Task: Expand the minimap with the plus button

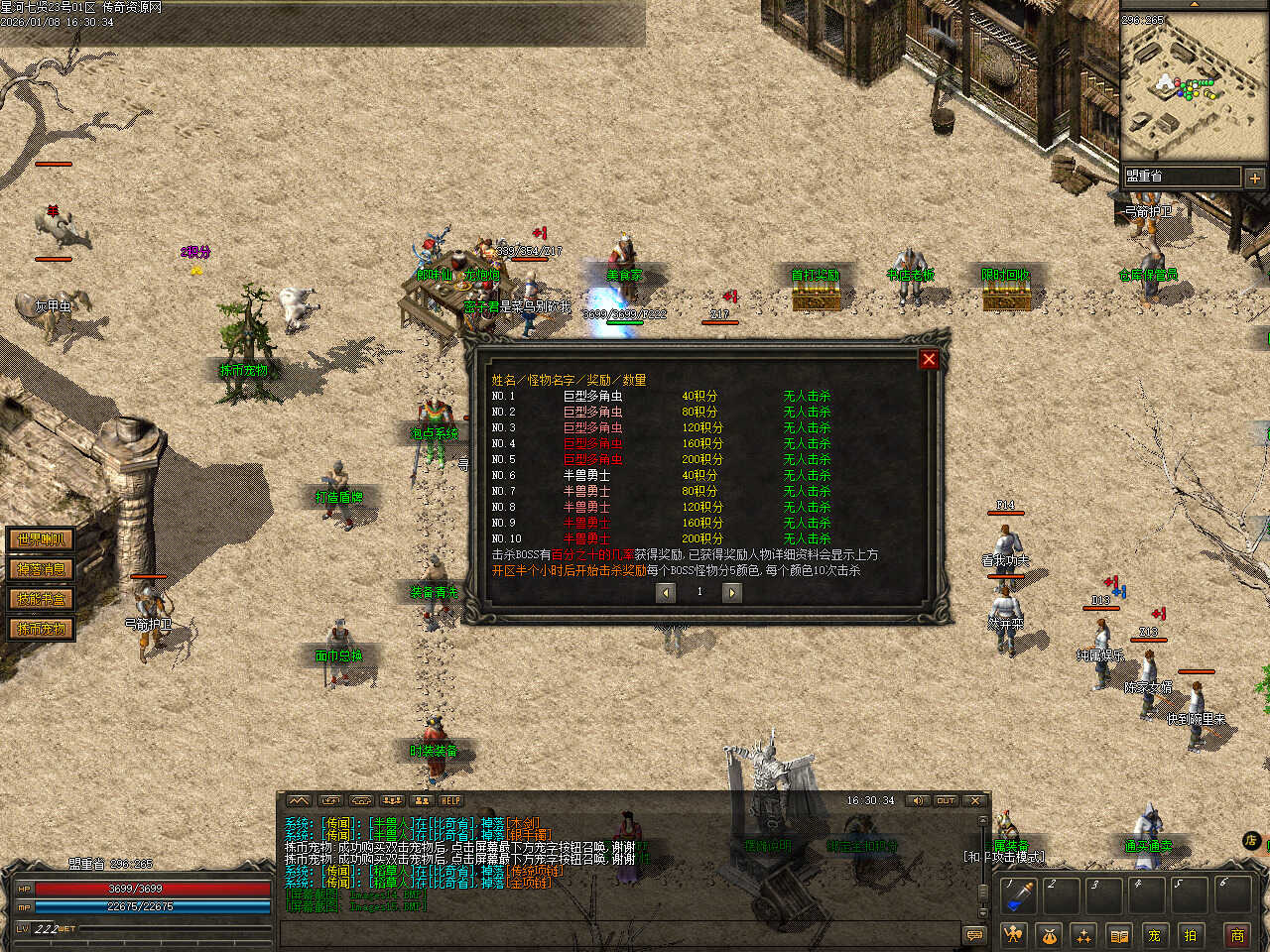Action: 1255,178
